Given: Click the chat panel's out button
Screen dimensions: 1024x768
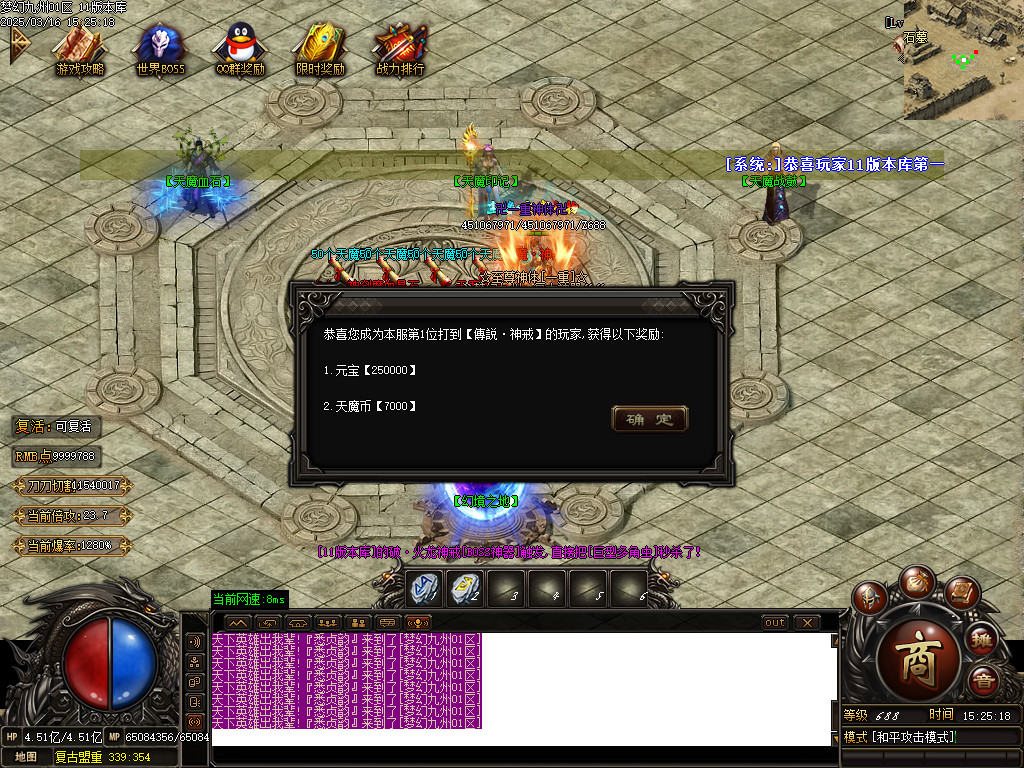Looking at the screenshot, I should [774, 622].
